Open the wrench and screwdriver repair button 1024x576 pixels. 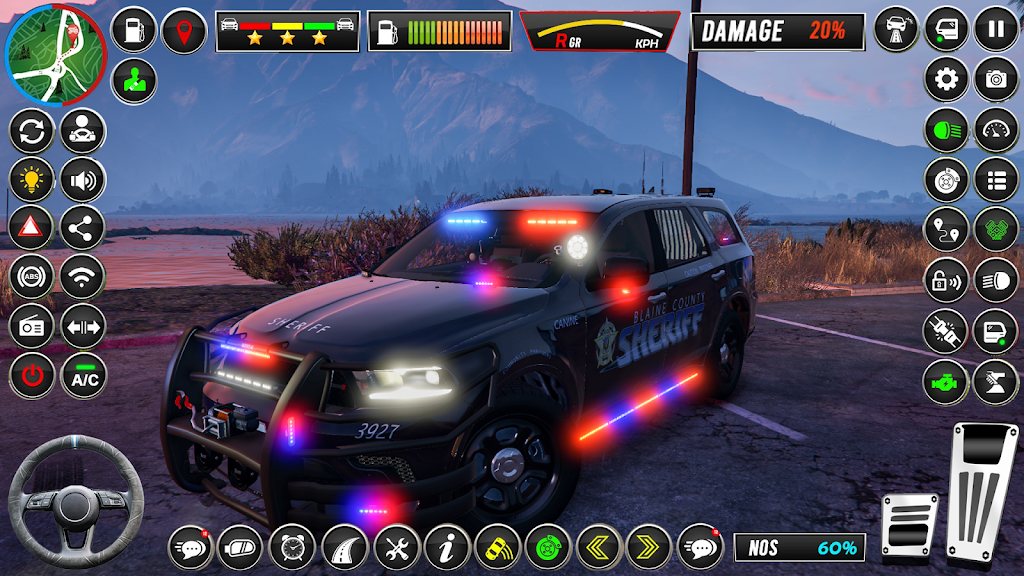coord(397,547)
